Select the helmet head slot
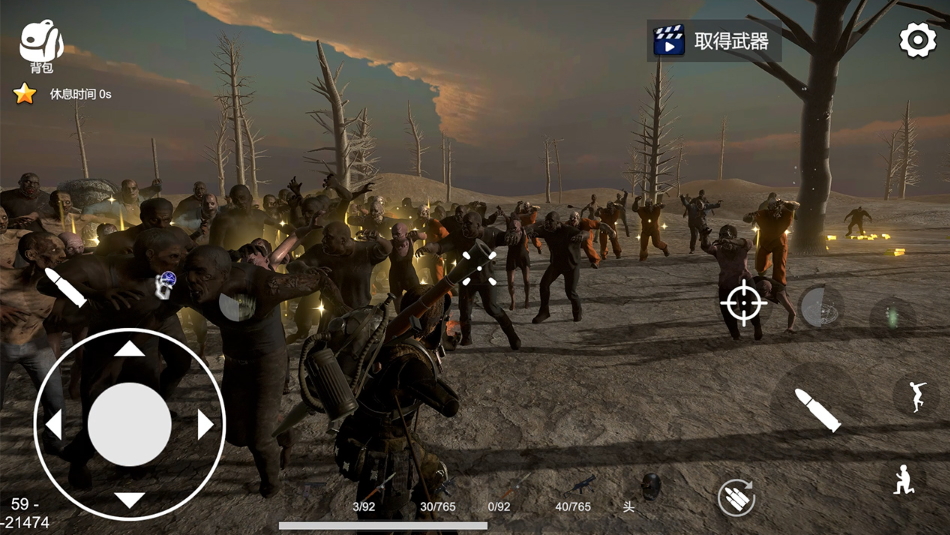The width and height of the screenshot is (950, 535). pos(648,488)
